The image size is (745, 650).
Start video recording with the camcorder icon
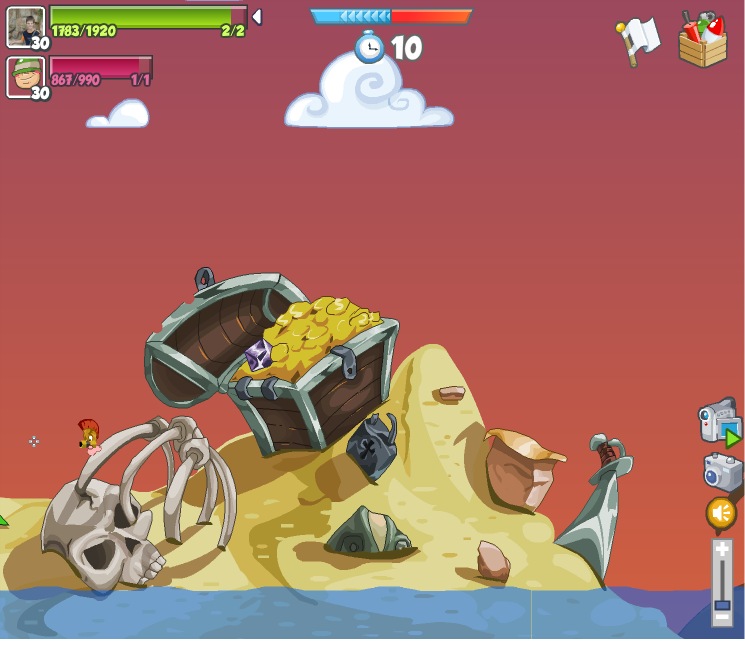718,421
